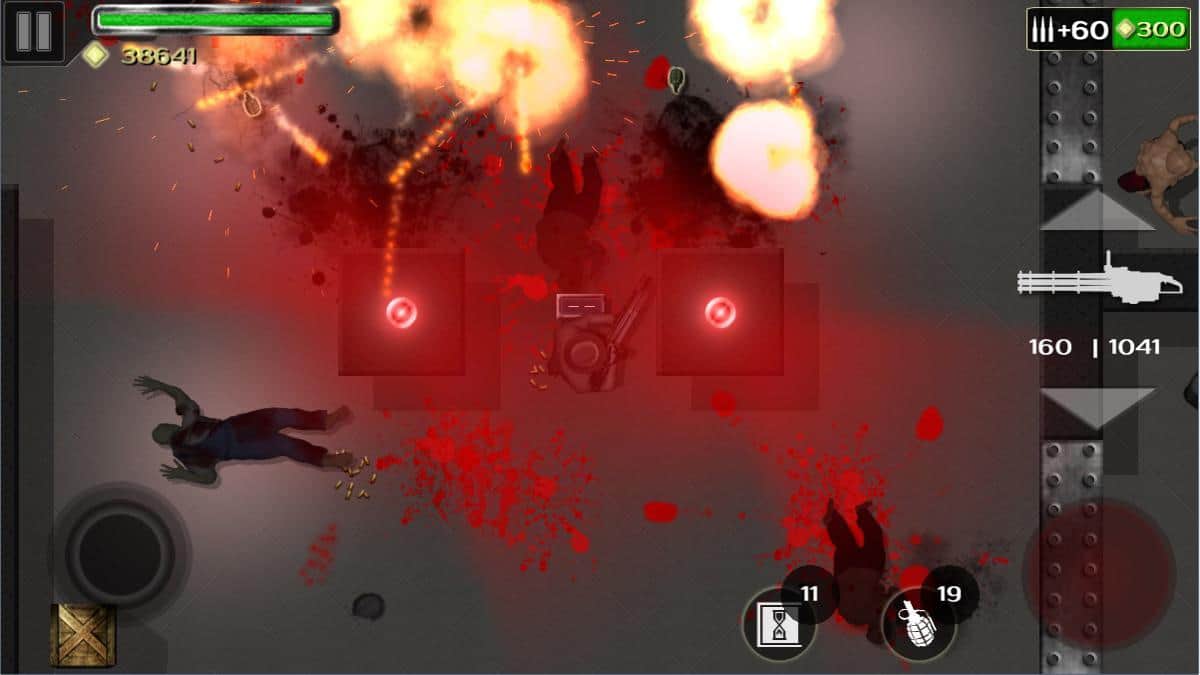This screenshot has height=675, width=1200.
Task: Pause the game
Action: tap(33, 32)
